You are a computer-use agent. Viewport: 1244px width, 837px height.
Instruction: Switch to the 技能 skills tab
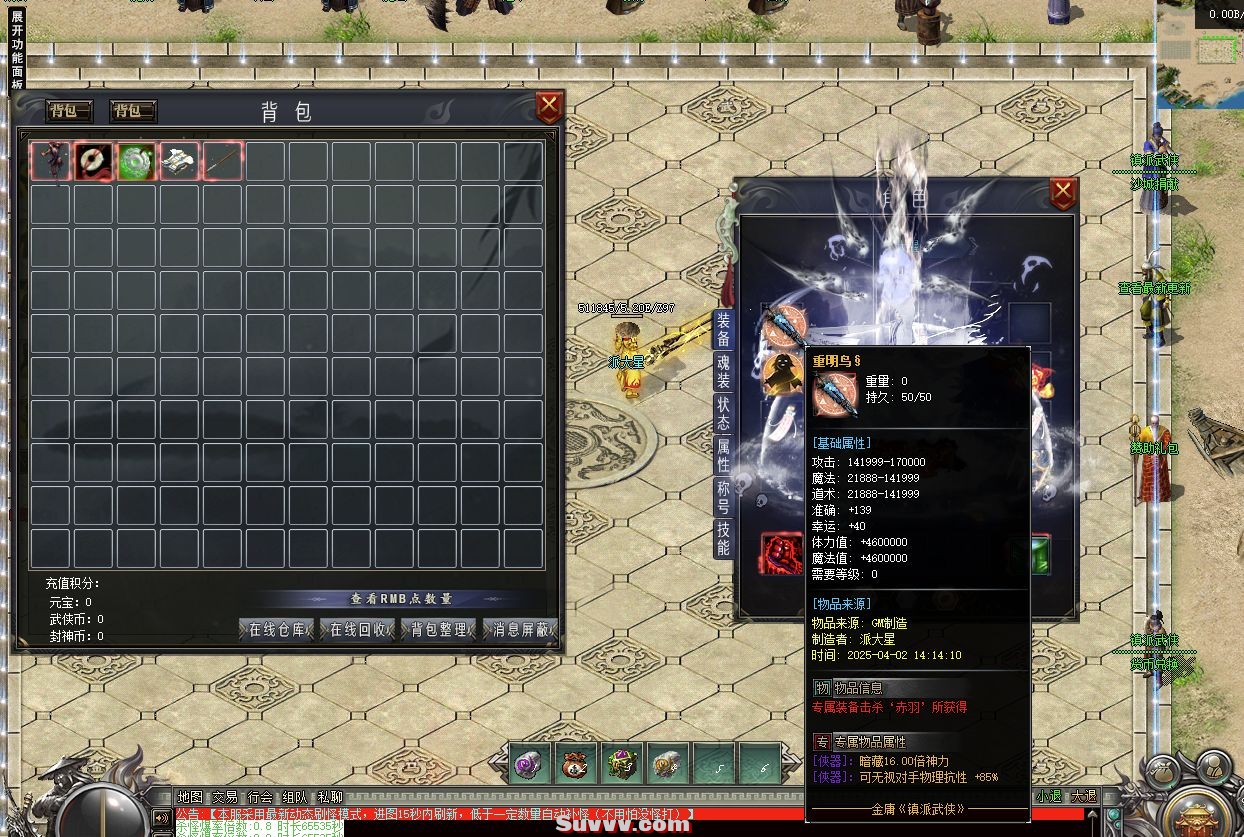tap(723, 538)
